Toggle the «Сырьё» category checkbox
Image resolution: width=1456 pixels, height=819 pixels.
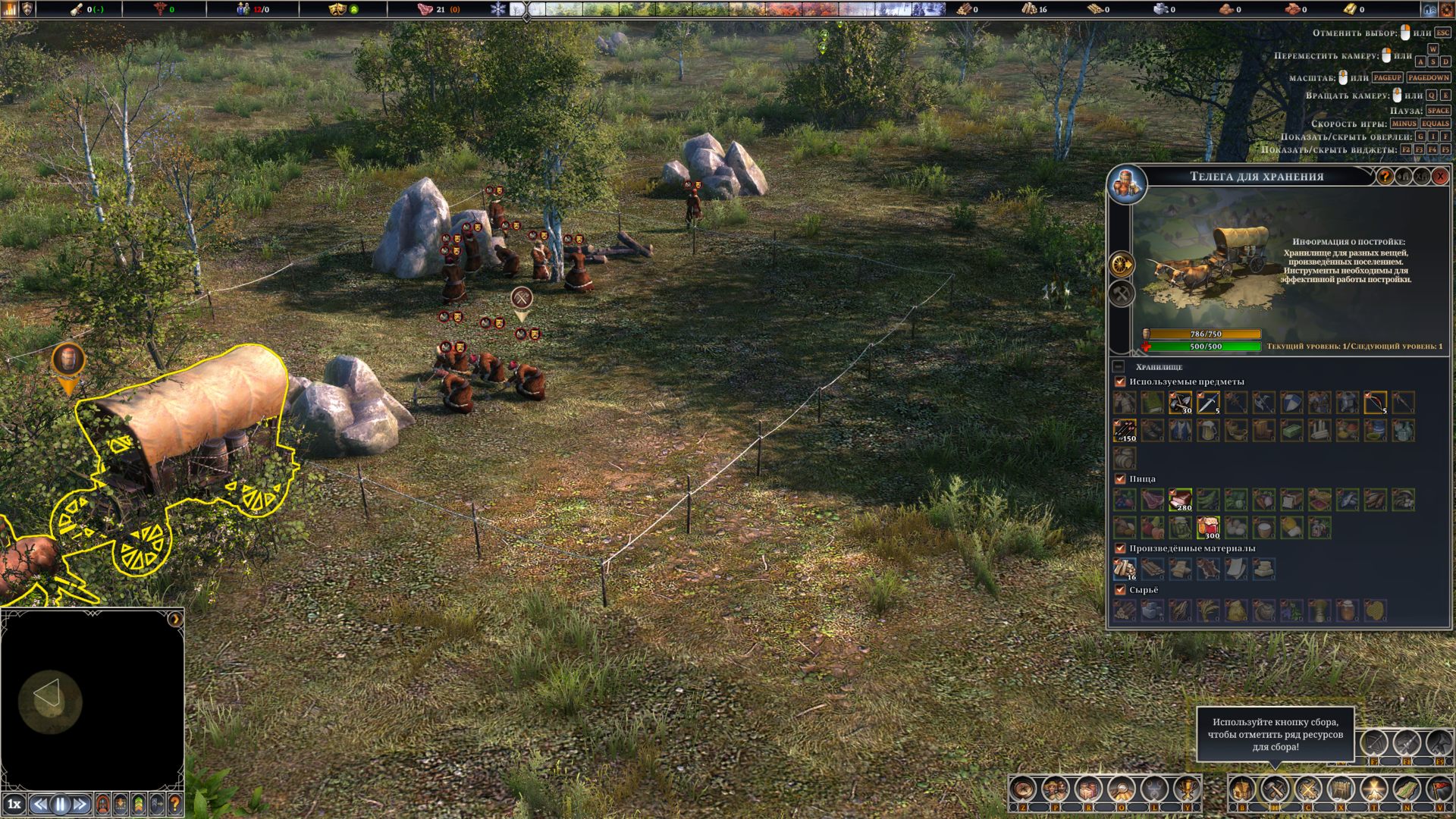click(1120, 590)
